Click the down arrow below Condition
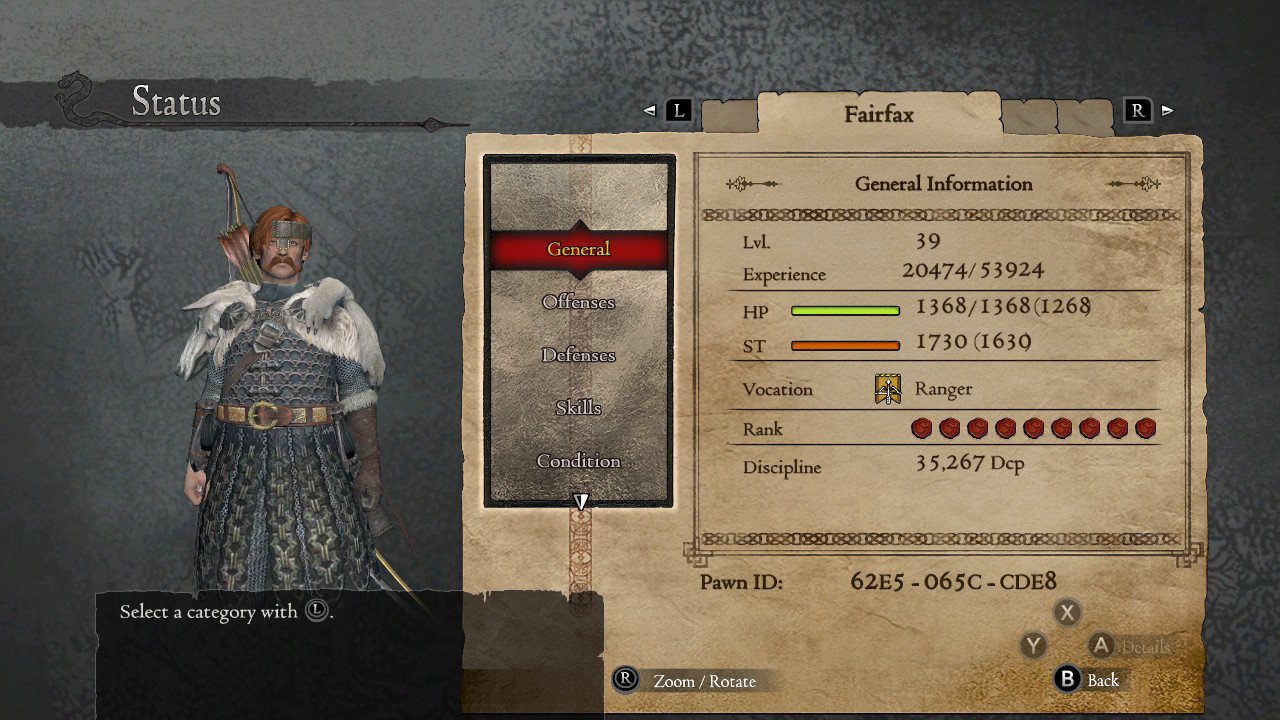Viewport: 1280px width, 720px height. coord(580,501)
